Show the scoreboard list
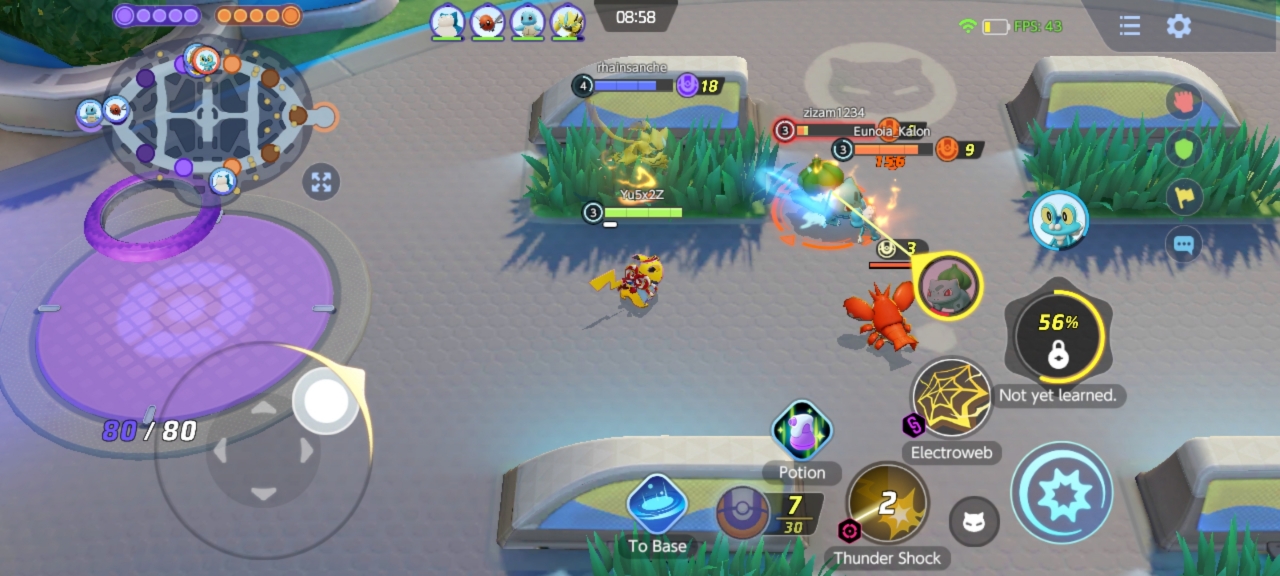Viewport: 1280px width, 576px height. point(1130,27)
